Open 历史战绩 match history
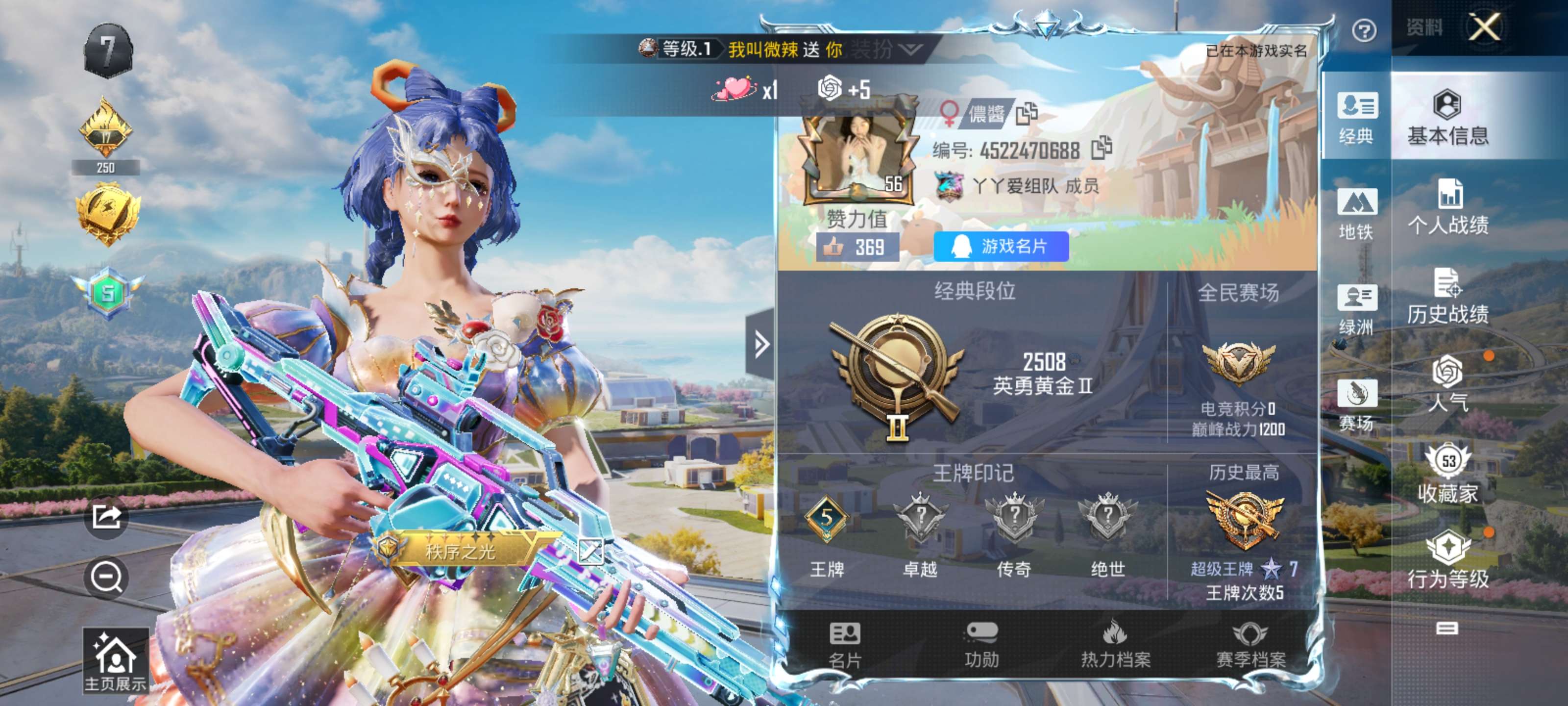 pyautogui.click(x=1447, y=297)
